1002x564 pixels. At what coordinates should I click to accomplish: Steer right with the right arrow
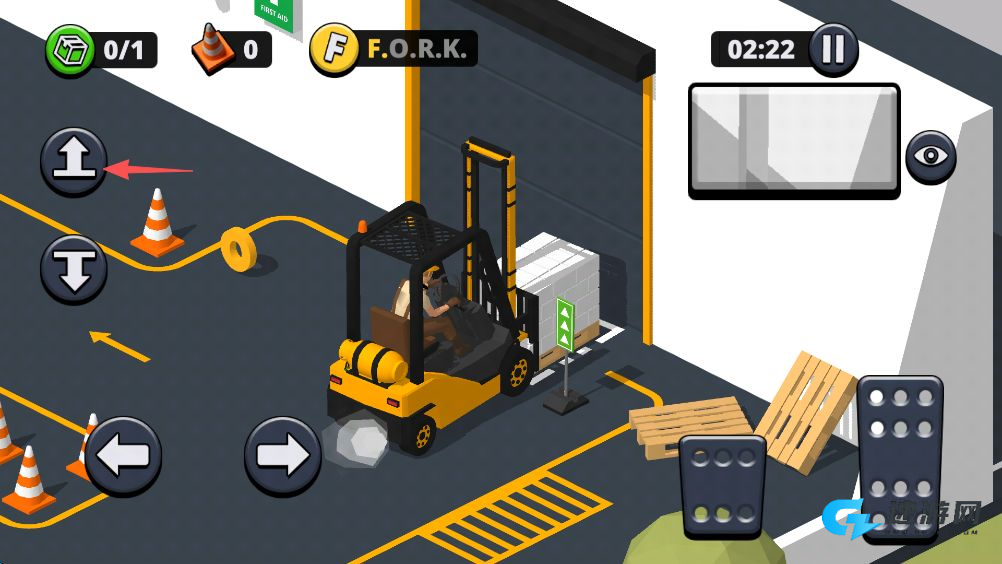pos(283,456)
